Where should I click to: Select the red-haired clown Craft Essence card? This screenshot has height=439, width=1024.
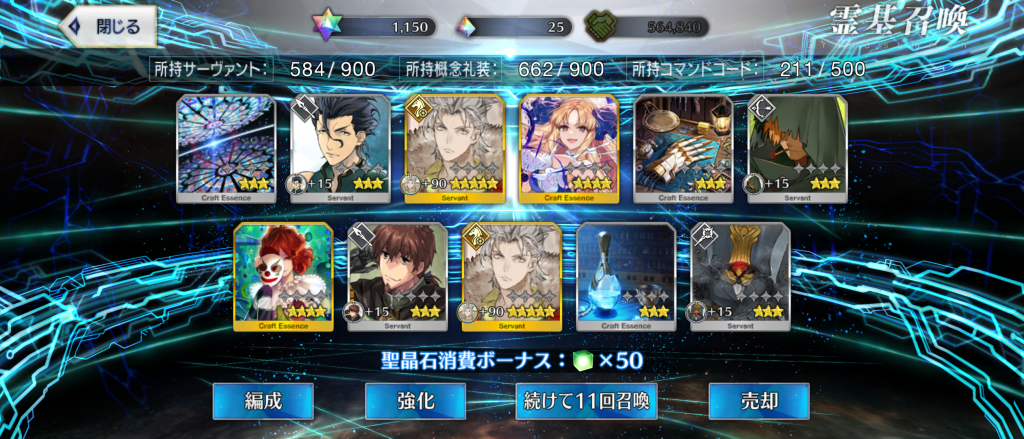pos(283,276)
